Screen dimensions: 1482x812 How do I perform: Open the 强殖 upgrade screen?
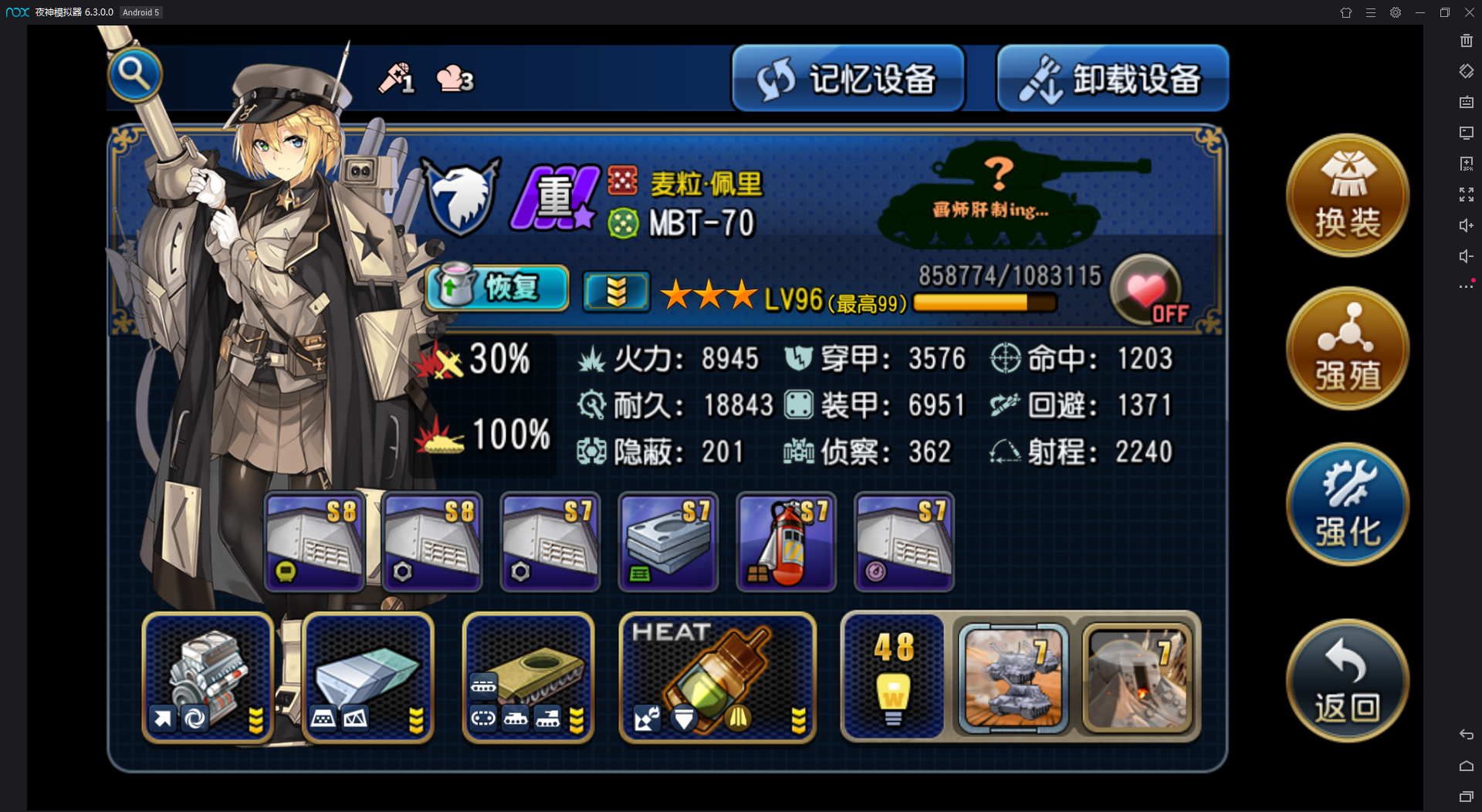[x=1347, y=348]
